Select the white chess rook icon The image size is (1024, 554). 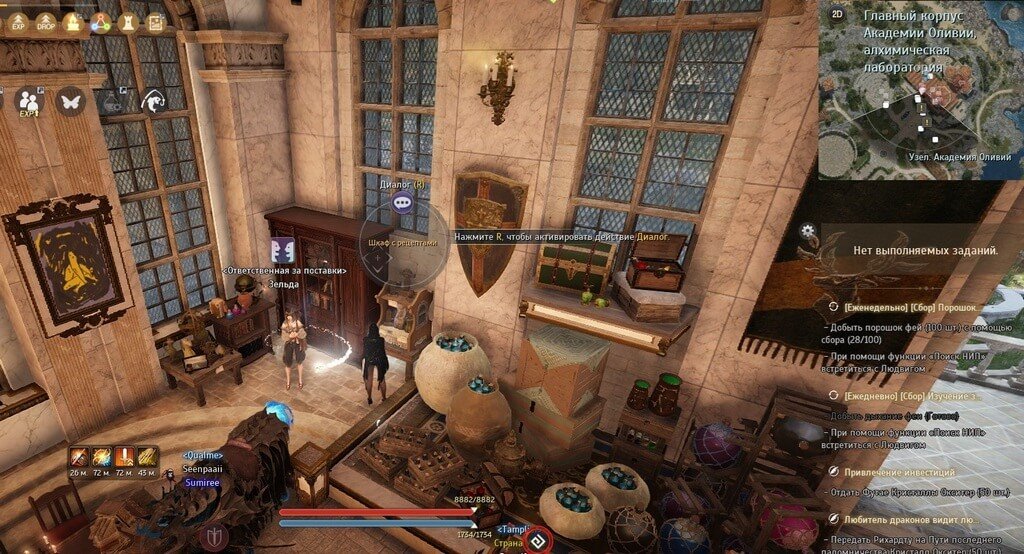pos(128,21)
